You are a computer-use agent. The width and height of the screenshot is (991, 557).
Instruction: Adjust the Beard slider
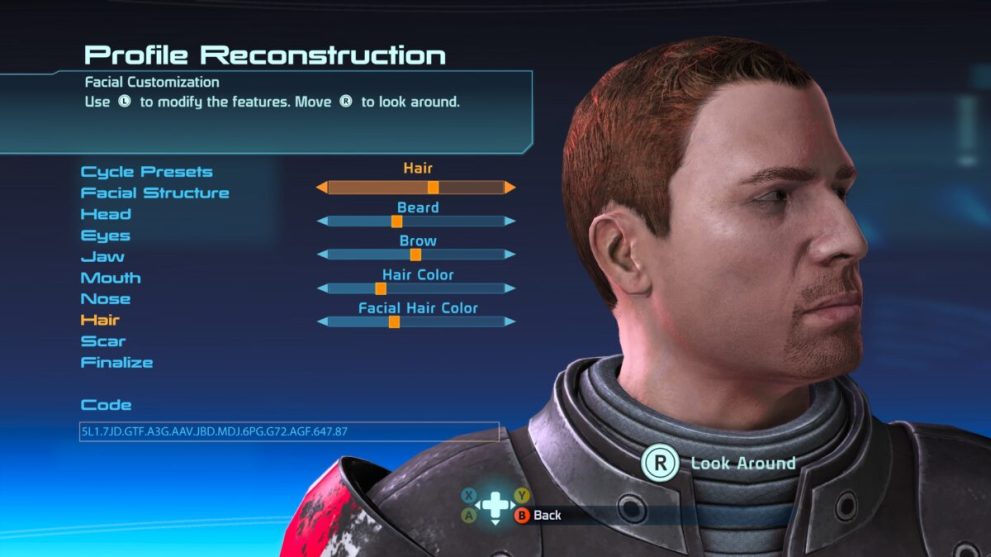(x=416, y=221)
